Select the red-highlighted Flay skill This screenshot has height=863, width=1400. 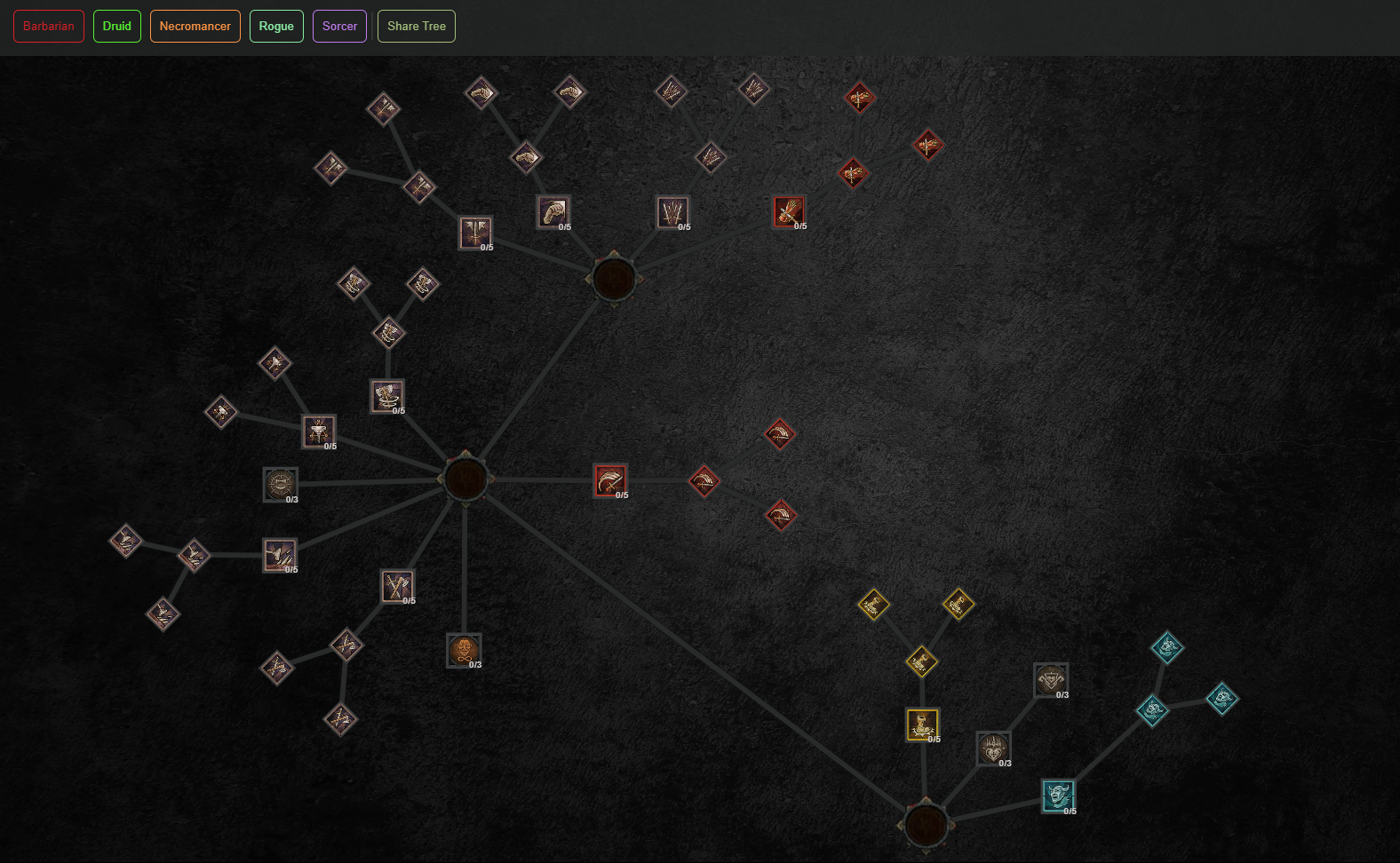(789, 210)
